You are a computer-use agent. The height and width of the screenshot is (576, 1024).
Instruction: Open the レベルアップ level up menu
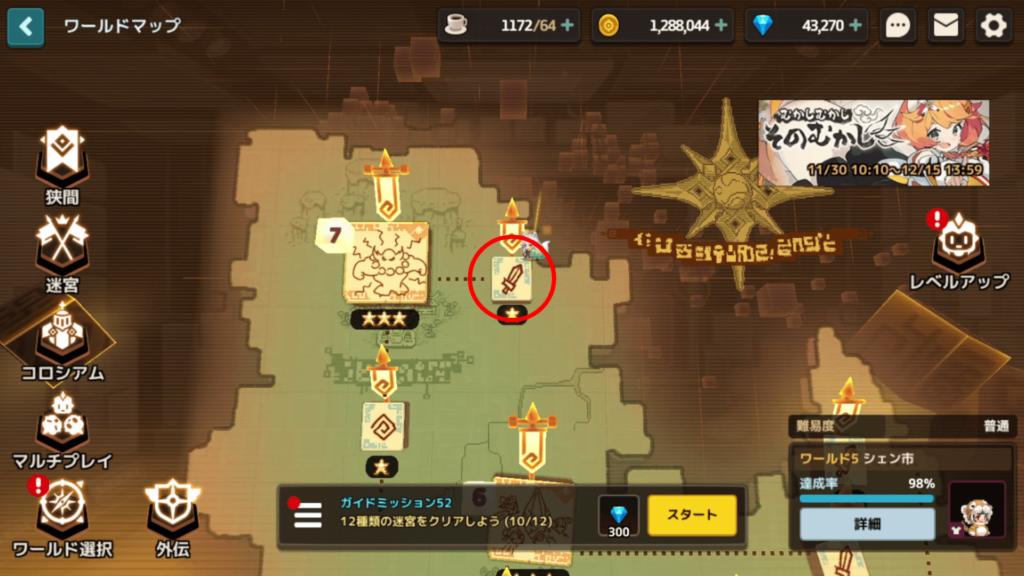click(958, 248)
